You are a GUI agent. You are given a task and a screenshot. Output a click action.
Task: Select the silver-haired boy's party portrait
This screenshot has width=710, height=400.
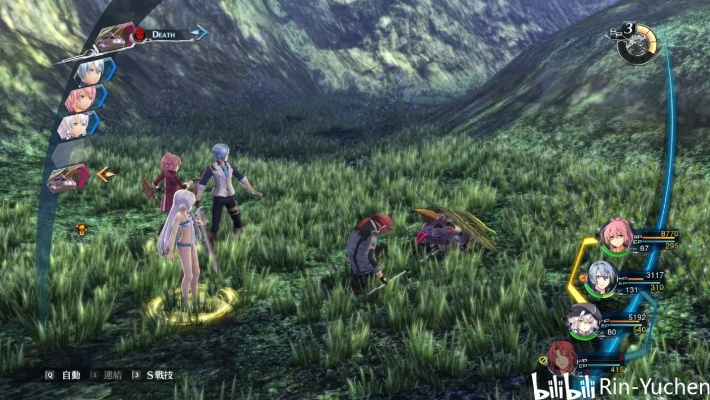click(x=600, y=277)
